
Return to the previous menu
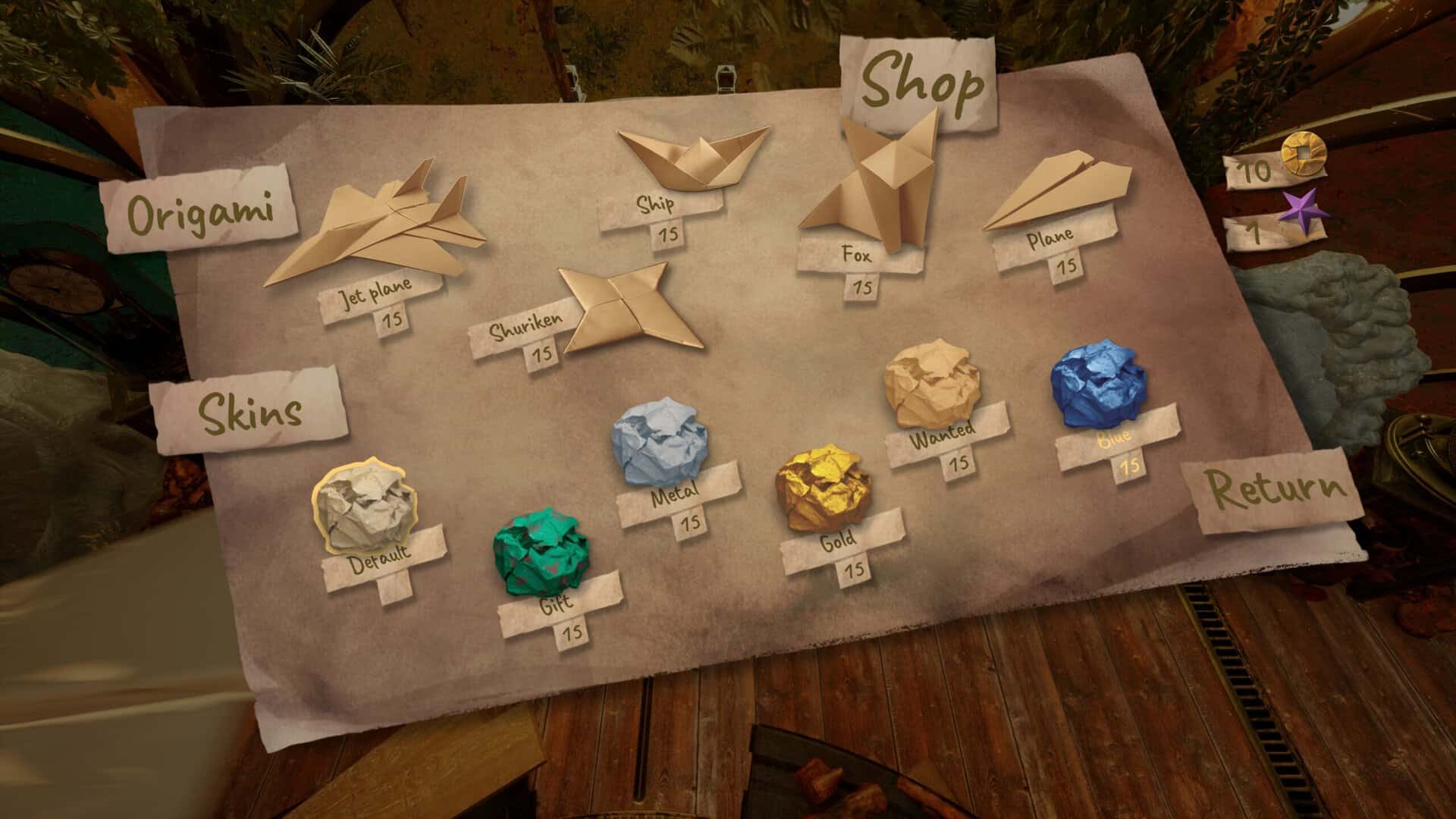[x=1276, y=491]
